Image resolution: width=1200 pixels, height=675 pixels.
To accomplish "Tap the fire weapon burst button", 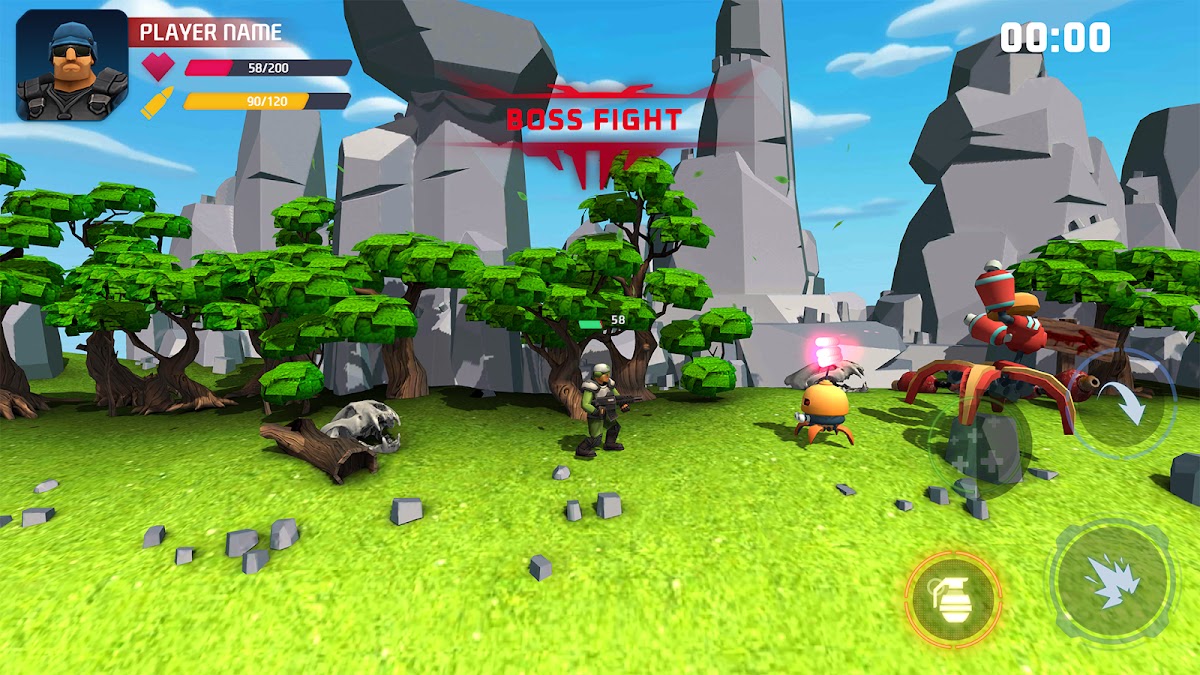I will tap(1111, 580).
